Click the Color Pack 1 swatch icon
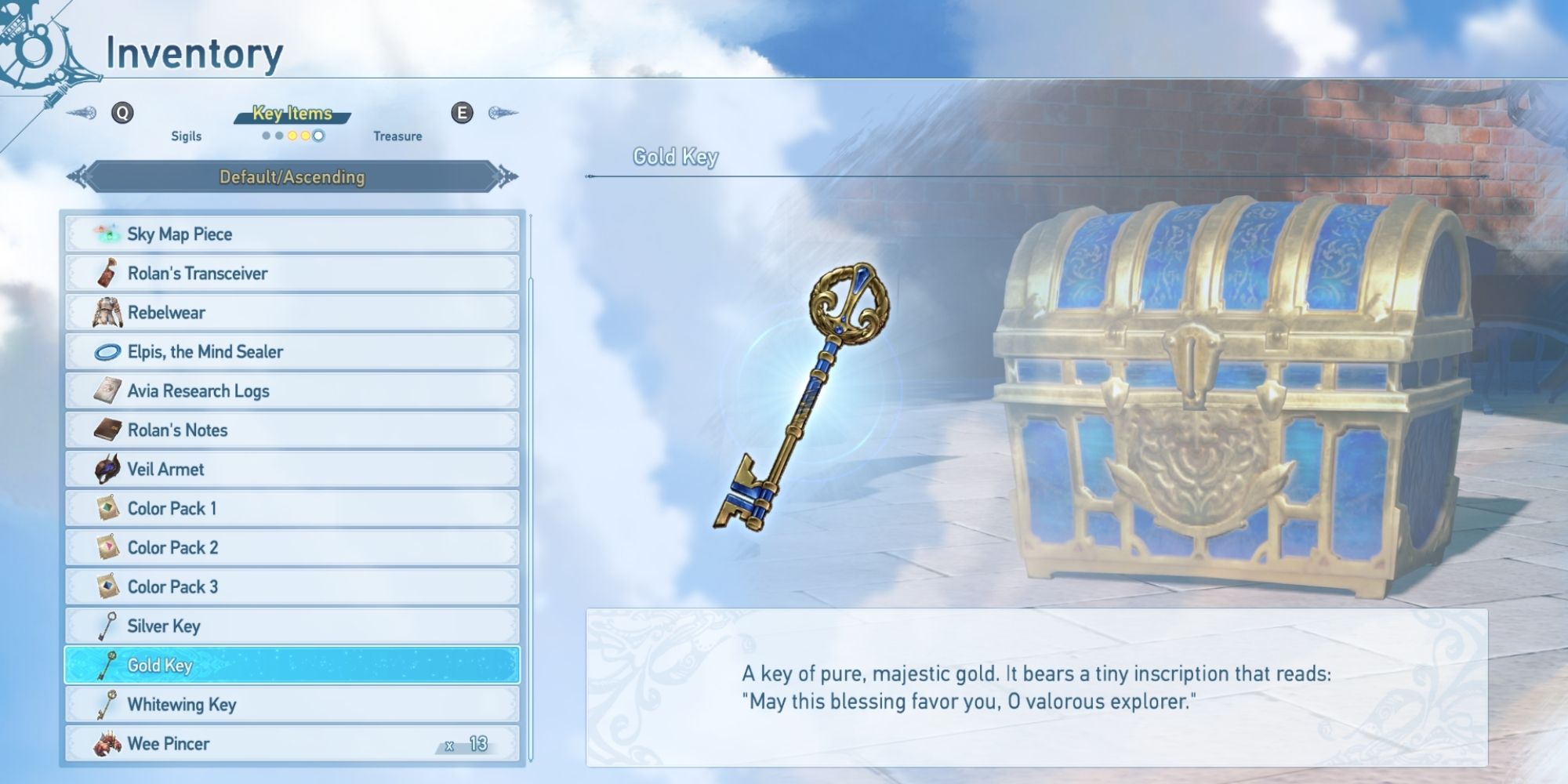1568x784 pixels. [x=109, y=508]
